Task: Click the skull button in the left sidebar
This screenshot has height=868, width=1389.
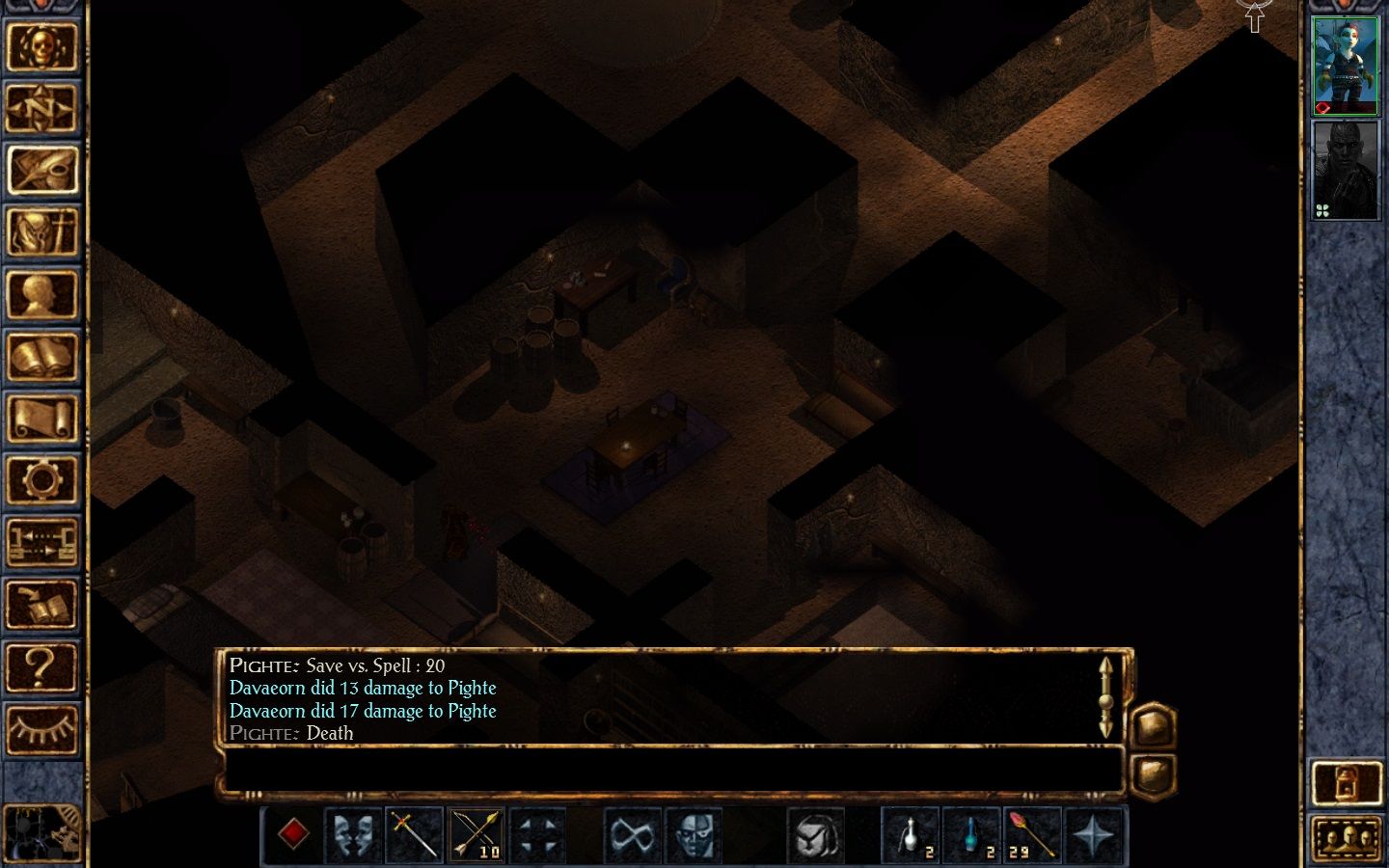Action: 41,46
